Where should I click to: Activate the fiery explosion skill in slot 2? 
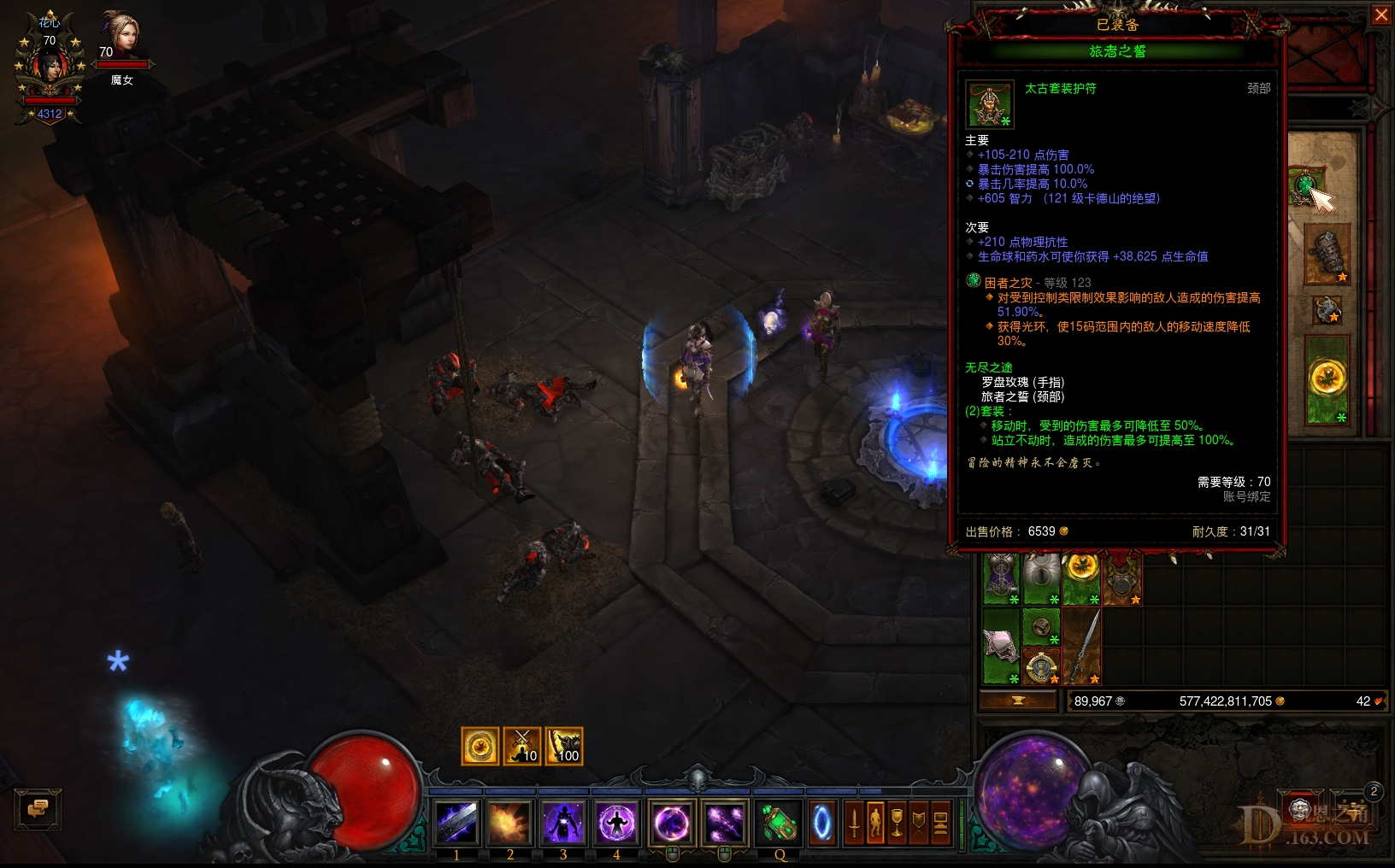[x=511, y=822]
